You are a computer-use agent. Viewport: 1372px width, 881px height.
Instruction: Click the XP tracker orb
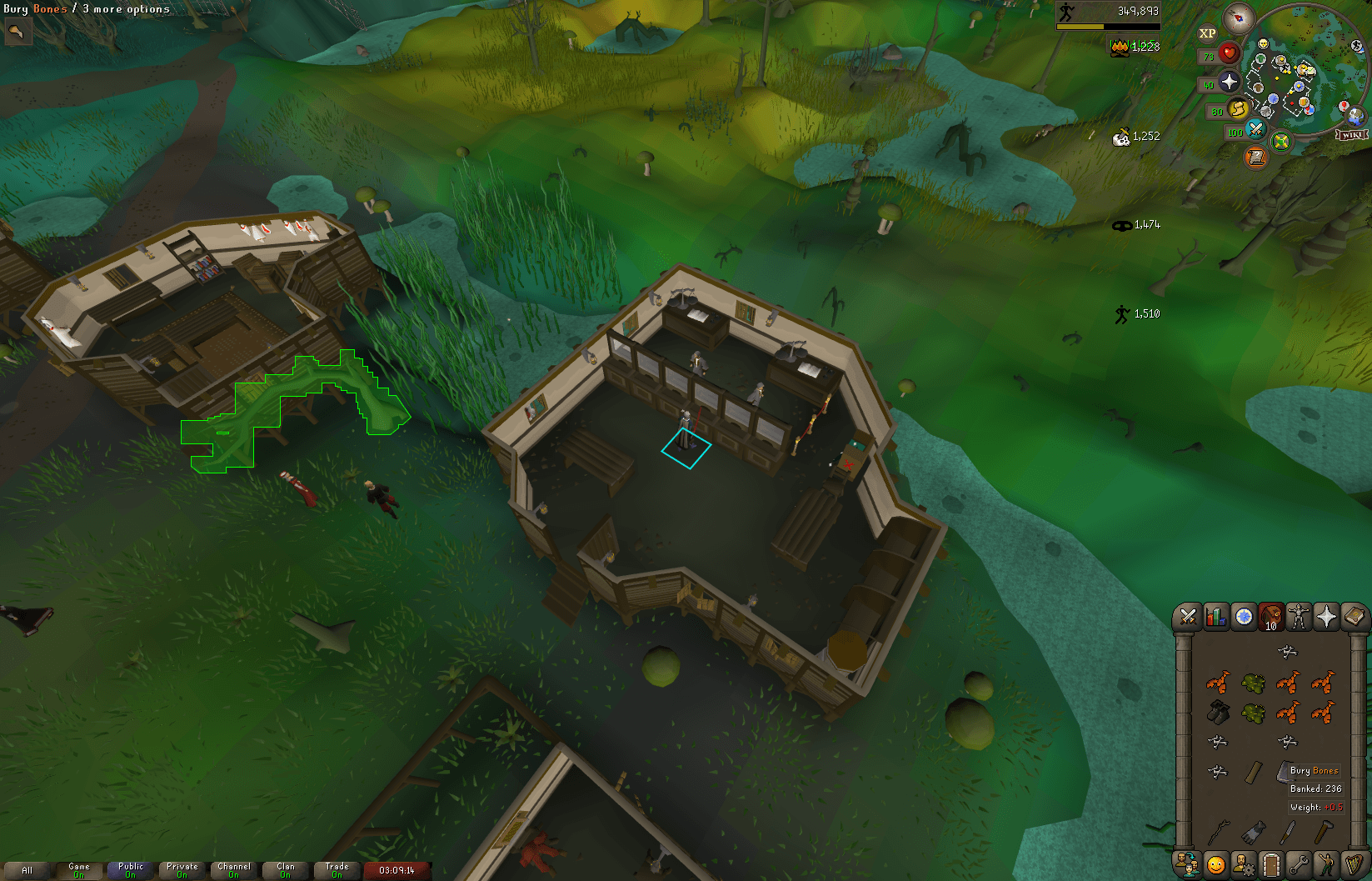(x=1205, y=33)
